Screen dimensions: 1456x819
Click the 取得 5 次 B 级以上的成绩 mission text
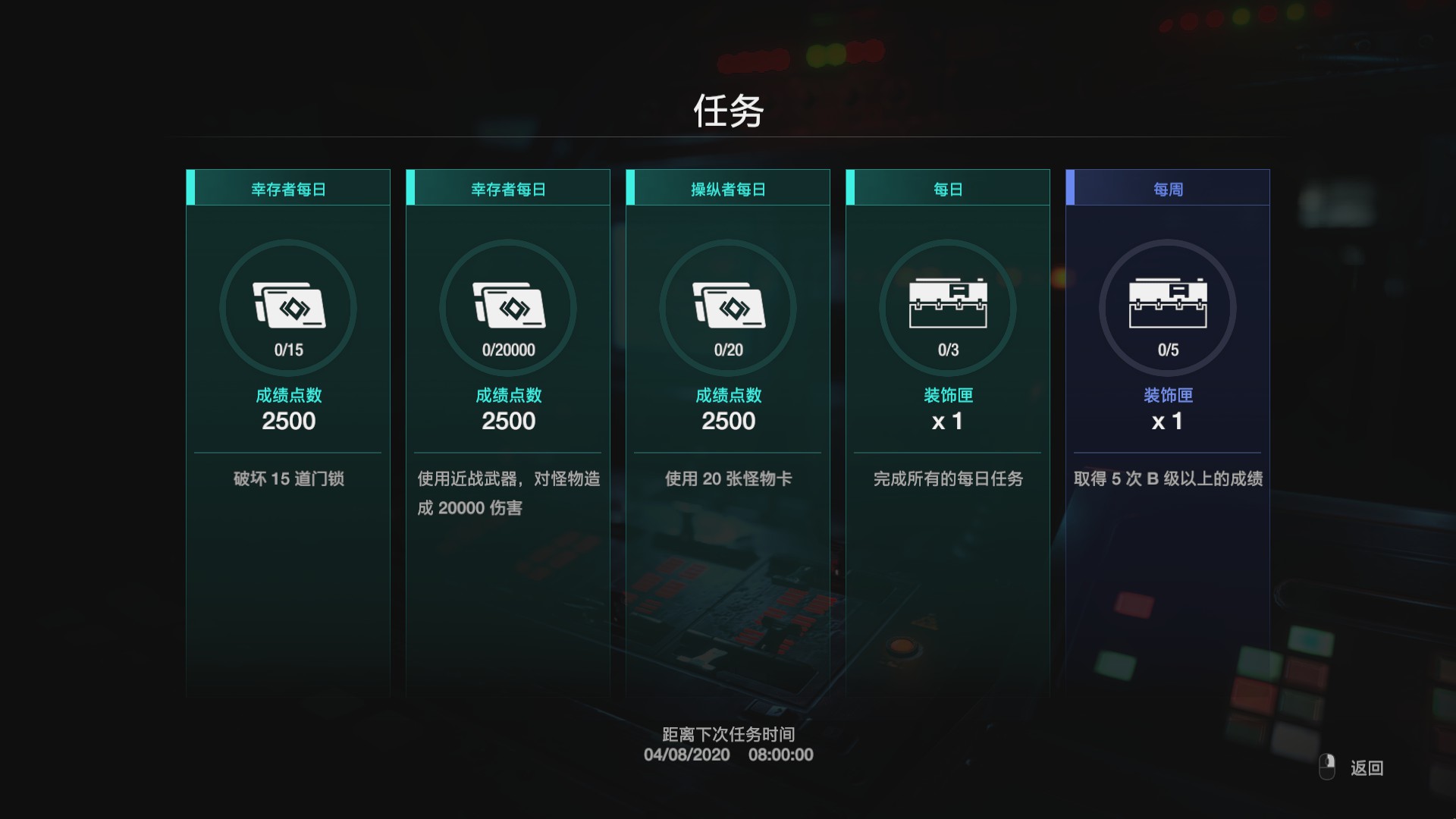tap(1167, 479)
